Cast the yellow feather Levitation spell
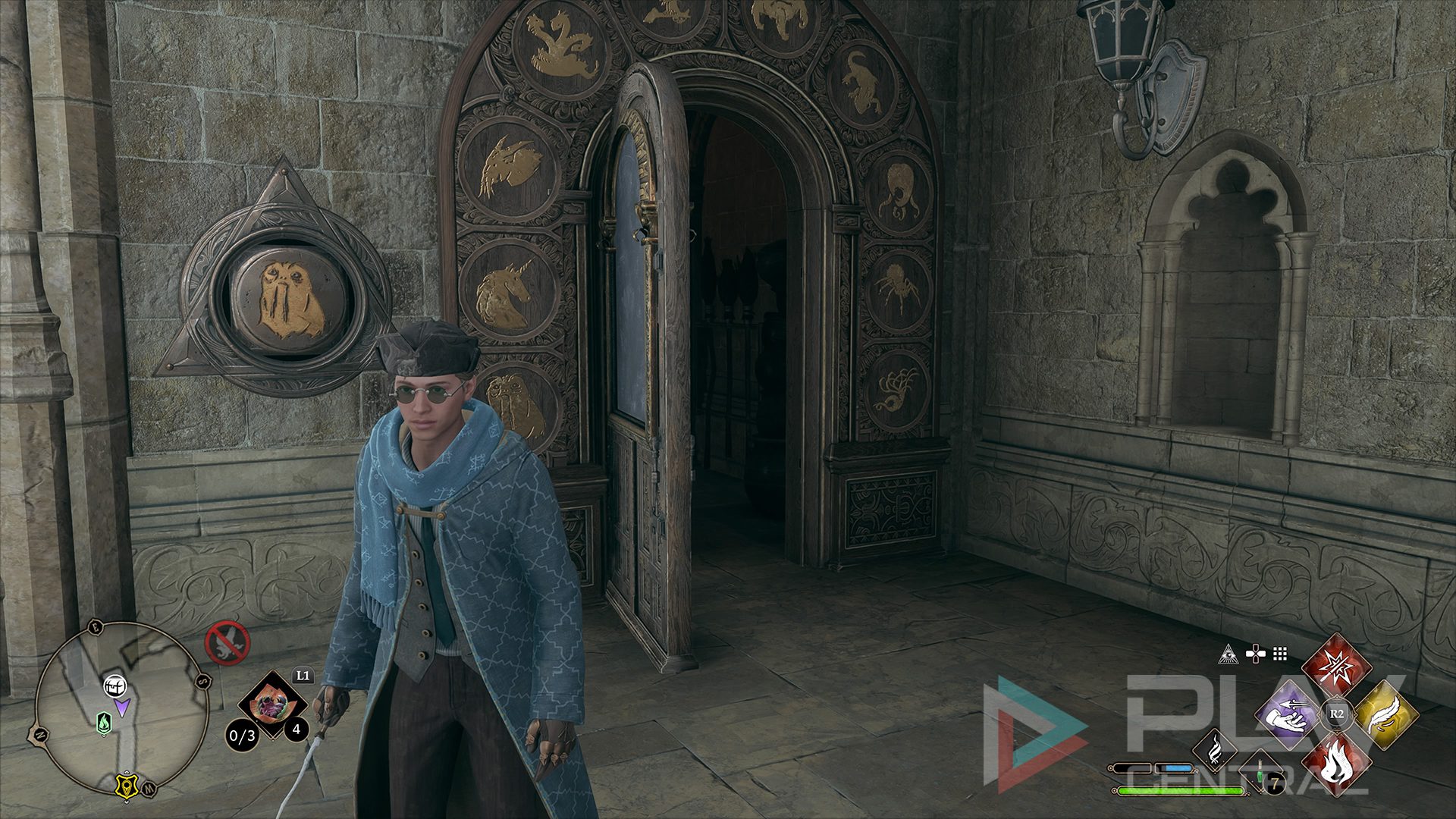 (x=1384, y=714)
